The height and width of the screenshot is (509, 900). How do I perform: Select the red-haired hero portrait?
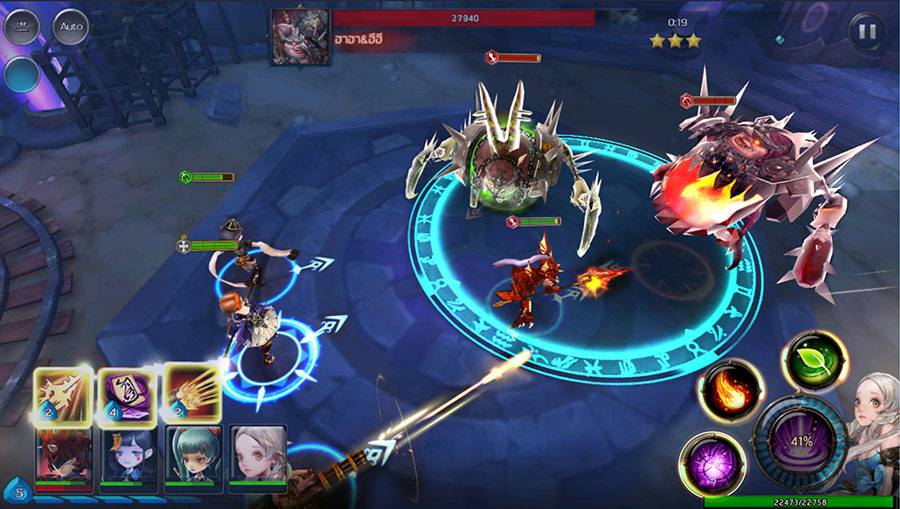pos(62,453)
